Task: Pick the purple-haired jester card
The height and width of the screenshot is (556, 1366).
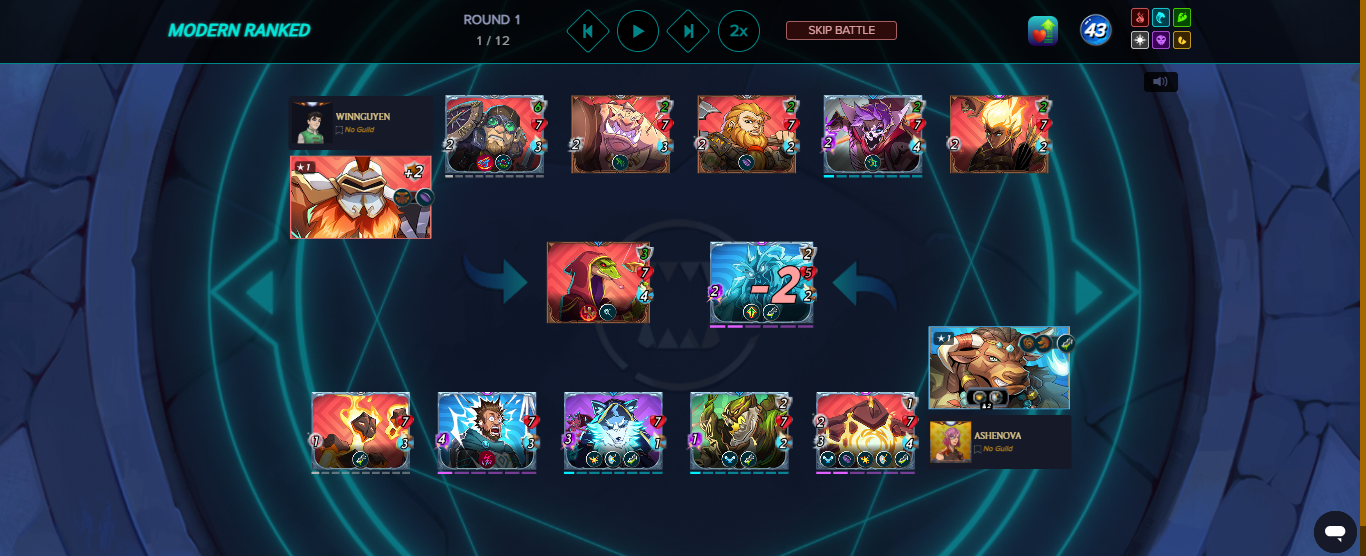Action: pyautogui.click(x=872, y=135)
